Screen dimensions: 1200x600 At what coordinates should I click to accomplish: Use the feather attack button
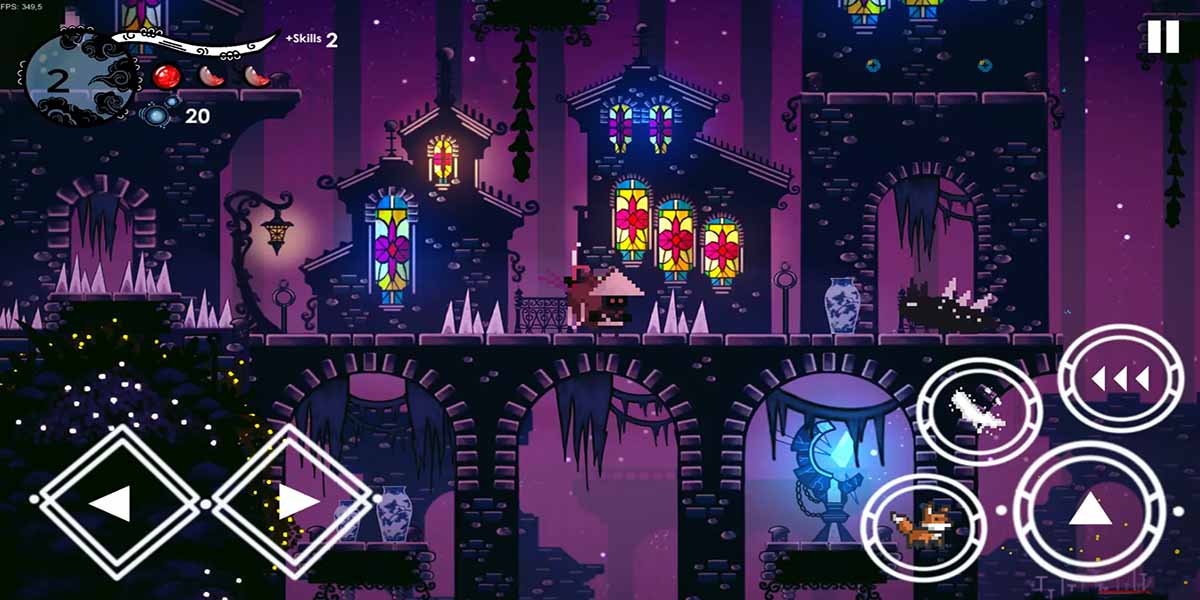click(x=978, y=410)
